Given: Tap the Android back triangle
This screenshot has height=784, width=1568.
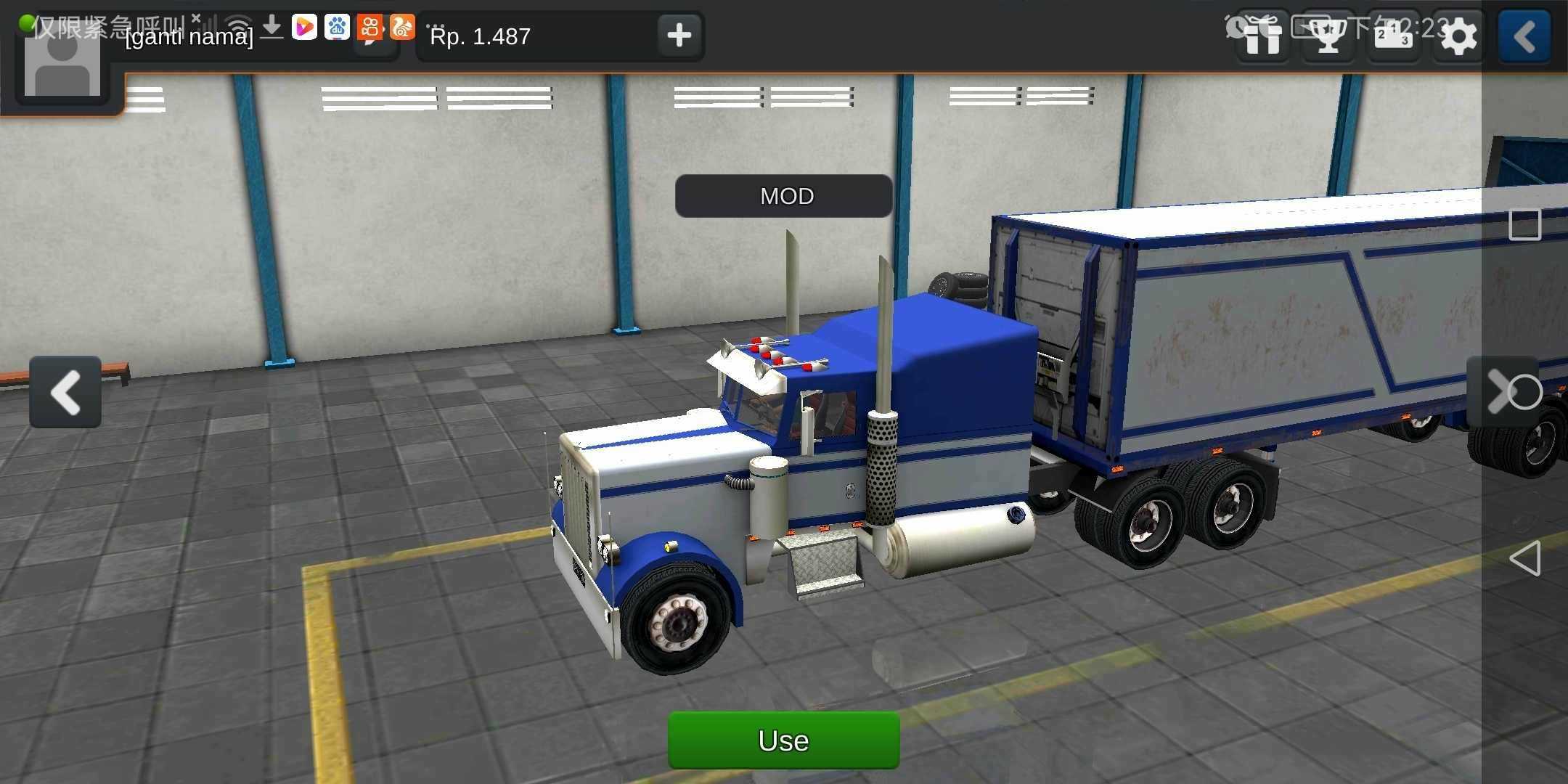Looking at the screenshot, I should click(1524, 559).
